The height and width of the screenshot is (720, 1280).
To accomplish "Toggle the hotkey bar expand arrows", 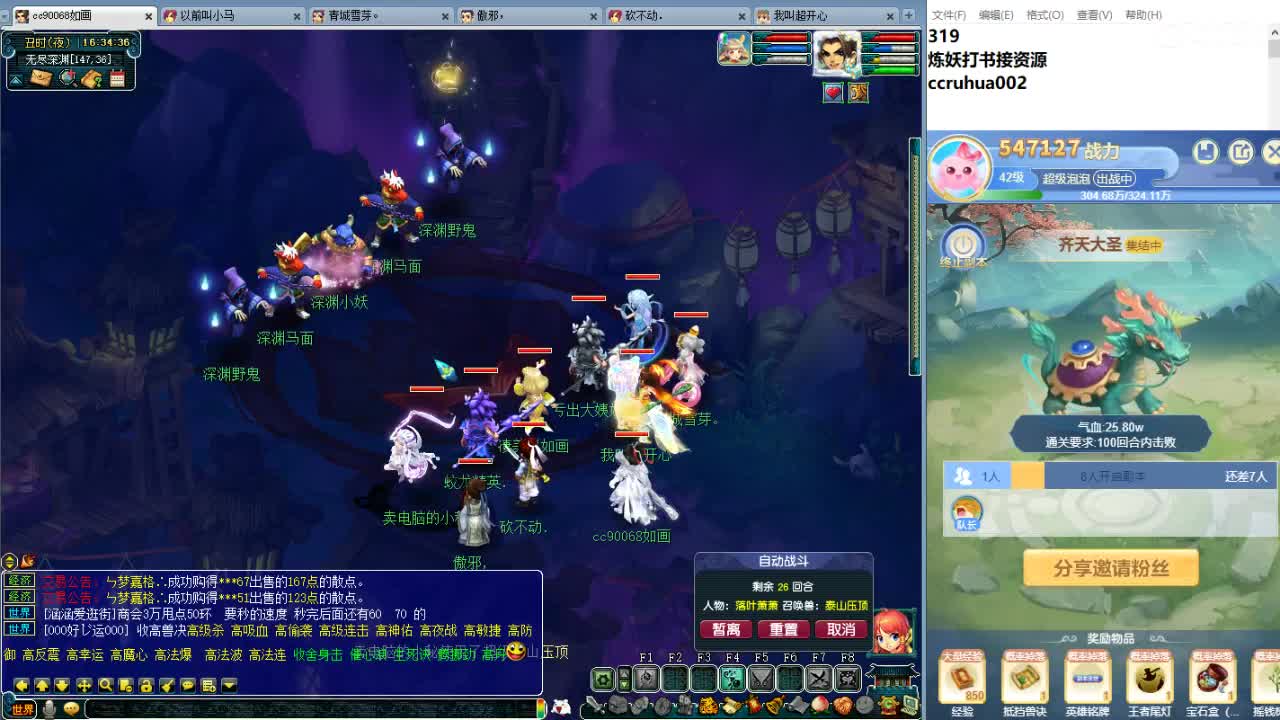I will coord(624,677).
